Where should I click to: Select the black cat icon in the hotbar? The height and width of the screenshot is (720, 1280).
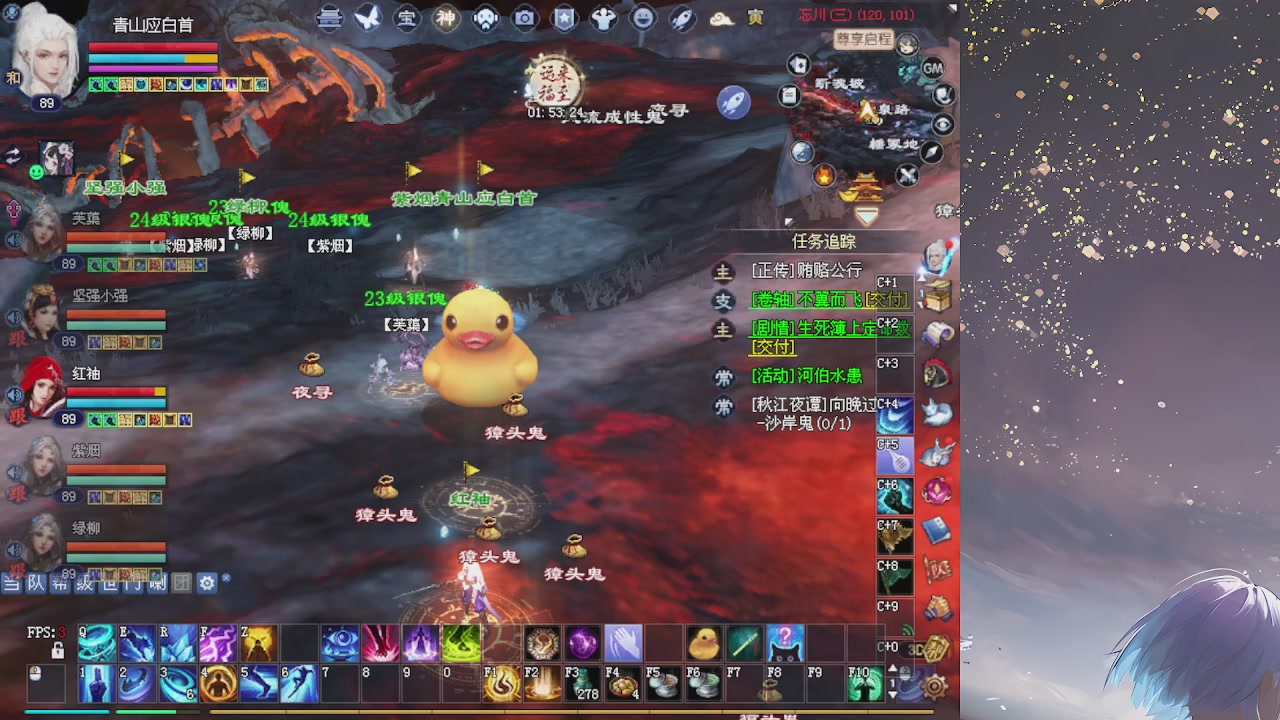pos(785,645)
